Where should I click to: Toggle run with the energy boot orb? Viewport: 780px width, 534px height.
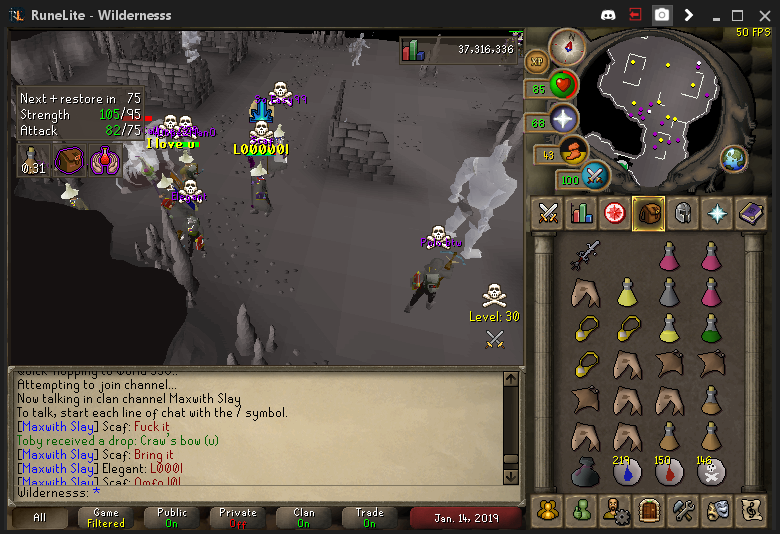point(574,152)
